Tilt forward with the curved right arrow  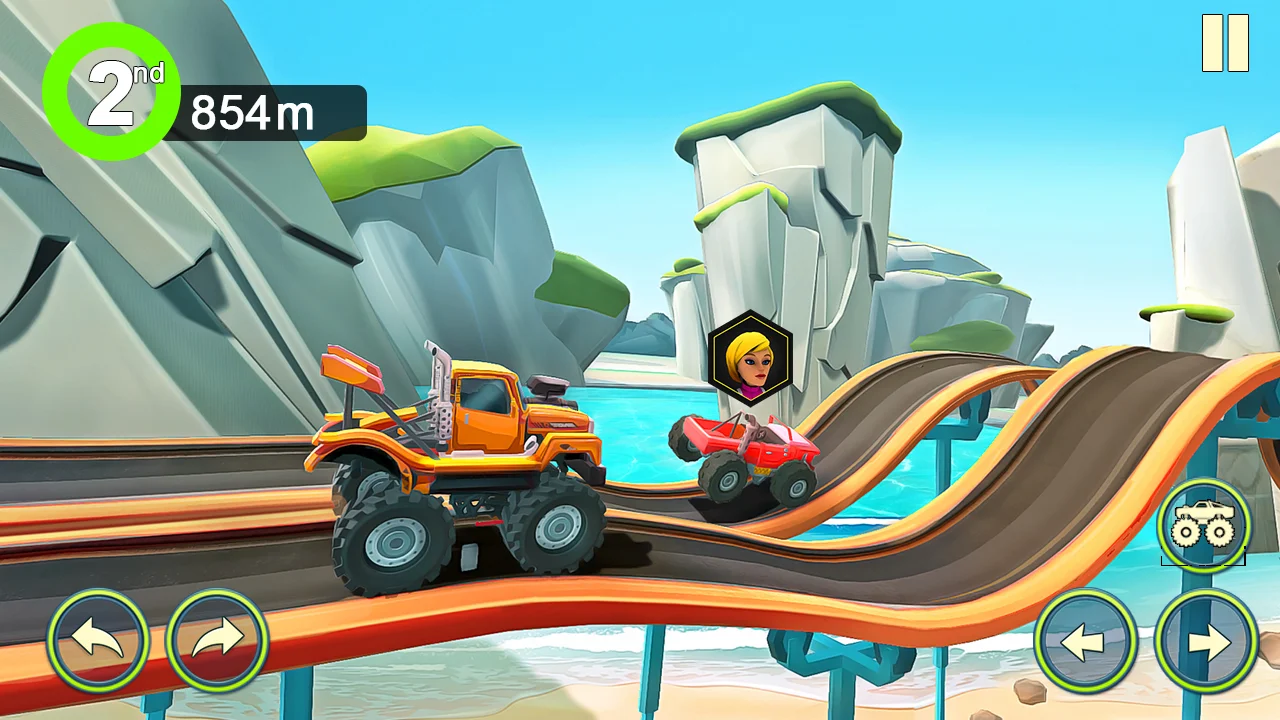pyautogui.click(x=217, y=640)
